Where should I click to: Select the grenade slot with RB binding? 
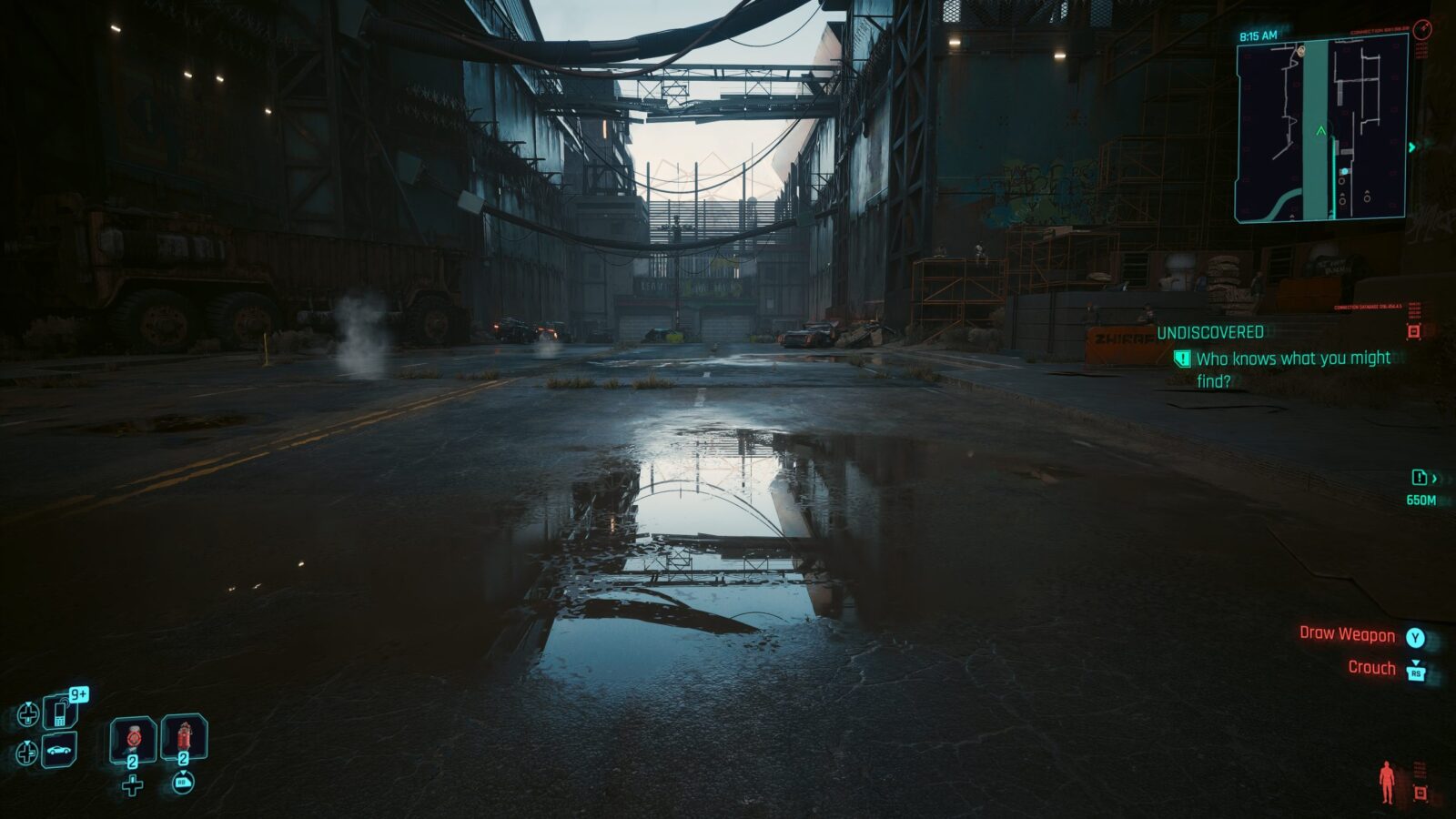coord(183,737)
